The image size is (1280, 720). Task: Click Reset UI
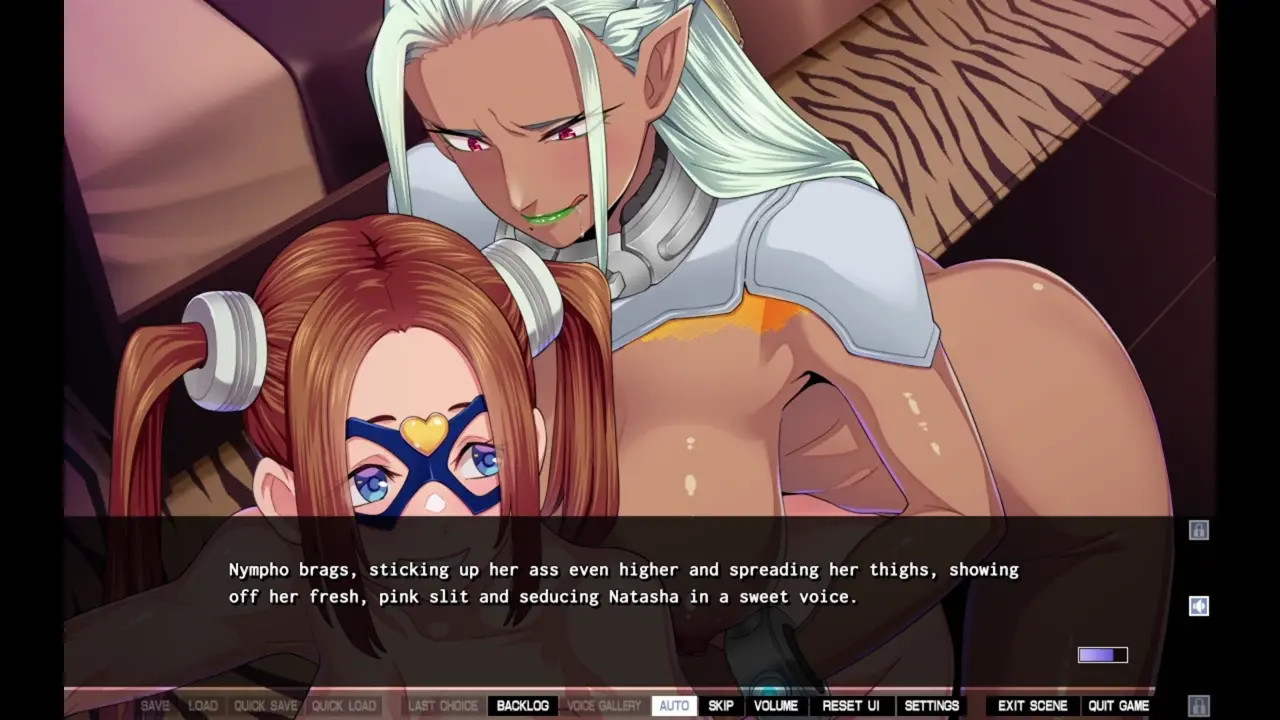[x=850, y=706]
